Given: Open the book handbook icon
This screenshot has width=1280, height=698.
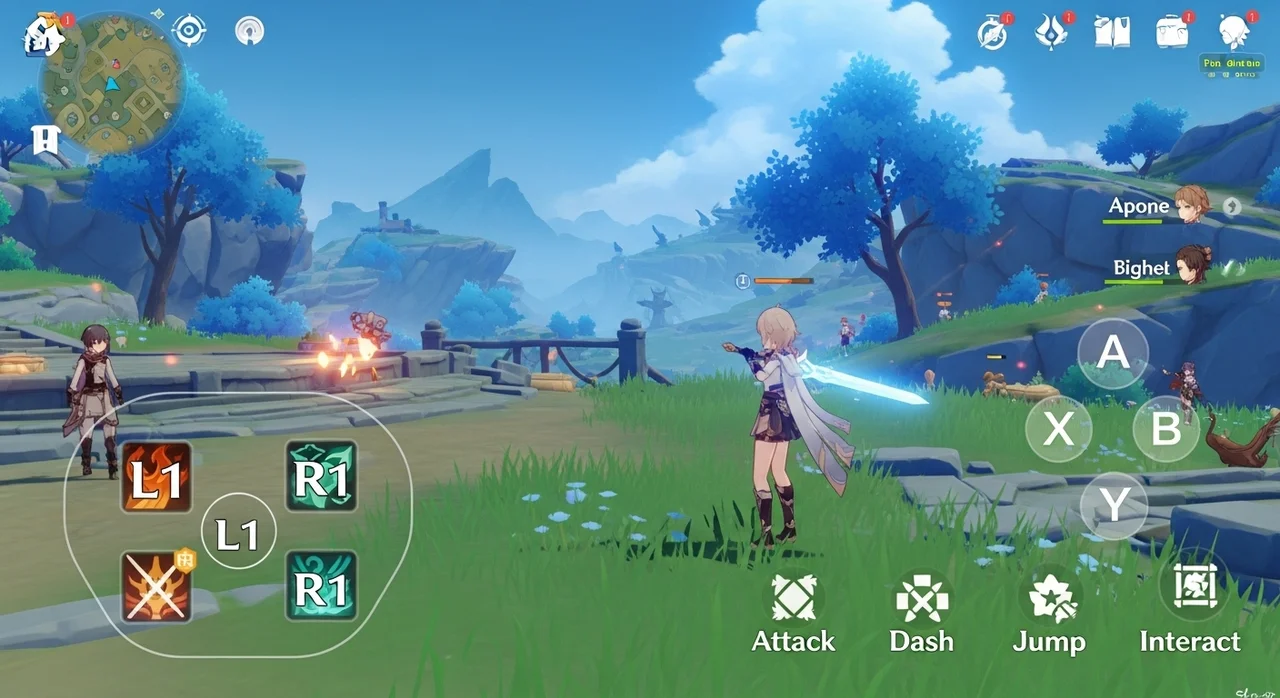Looking at the screenshot, I should click(x=1111, y=32).
